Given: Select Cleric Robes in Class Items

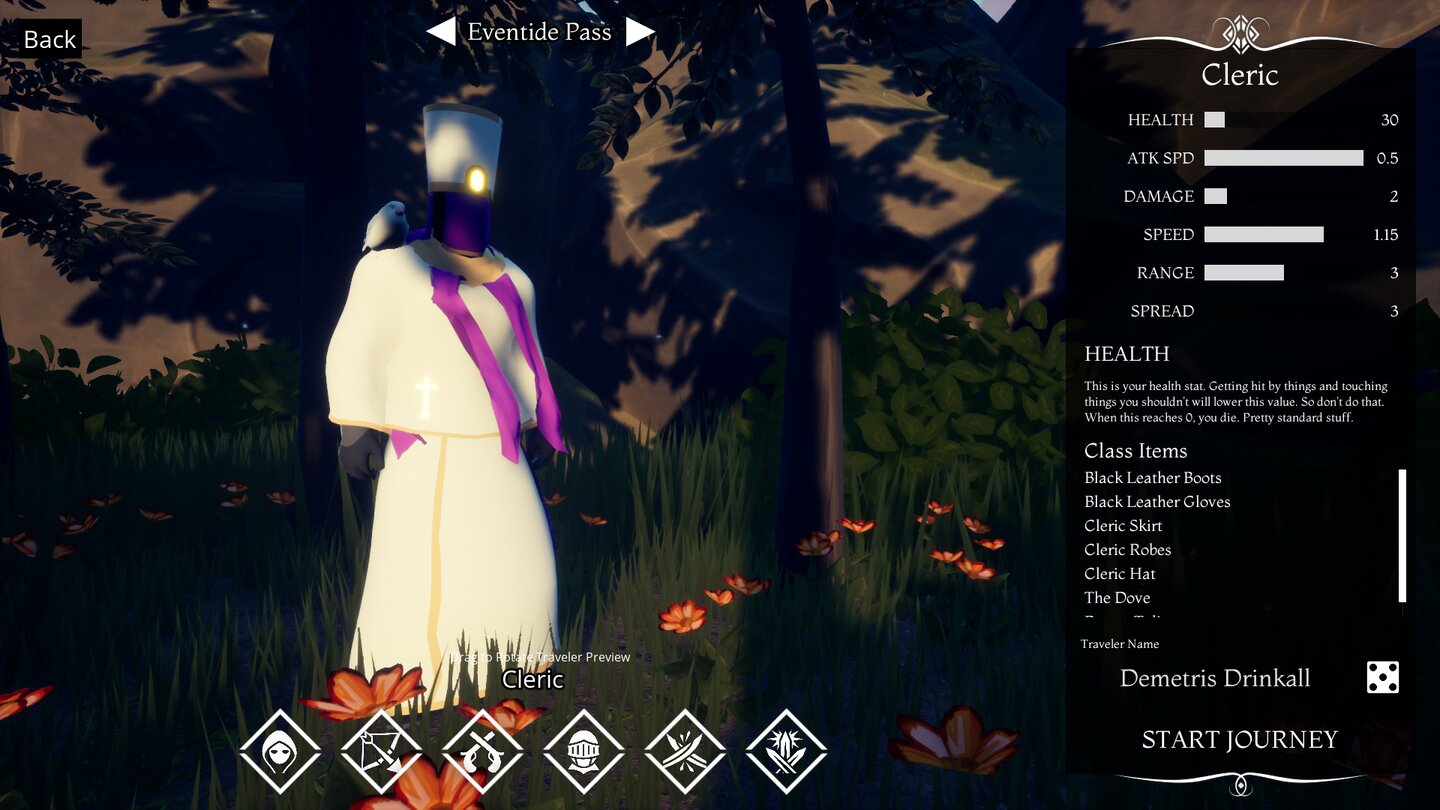Looking at the screenshot, I should point(1128,549).
